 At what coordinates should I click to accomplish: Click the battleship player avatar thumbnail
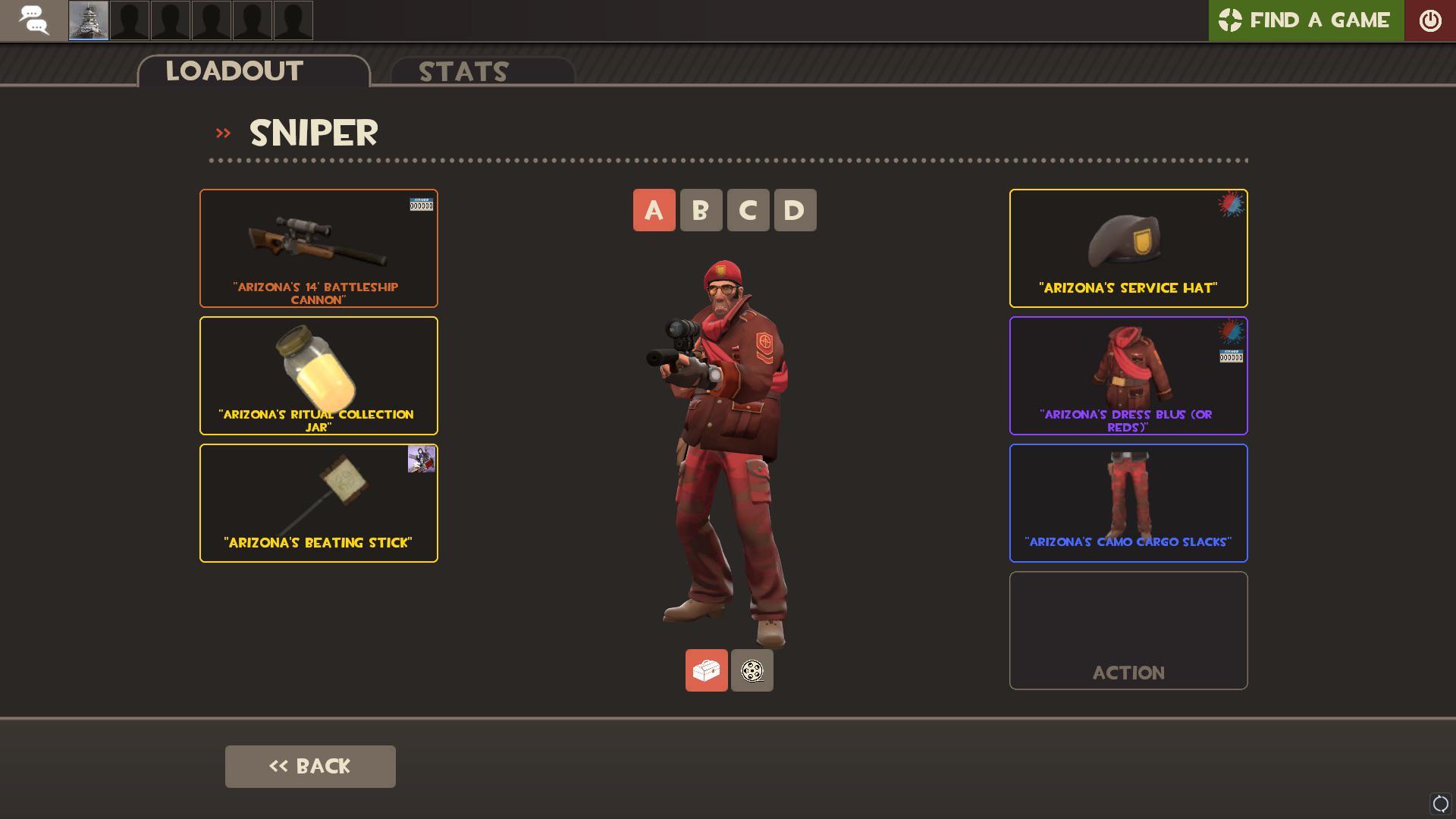click(88, 20)
